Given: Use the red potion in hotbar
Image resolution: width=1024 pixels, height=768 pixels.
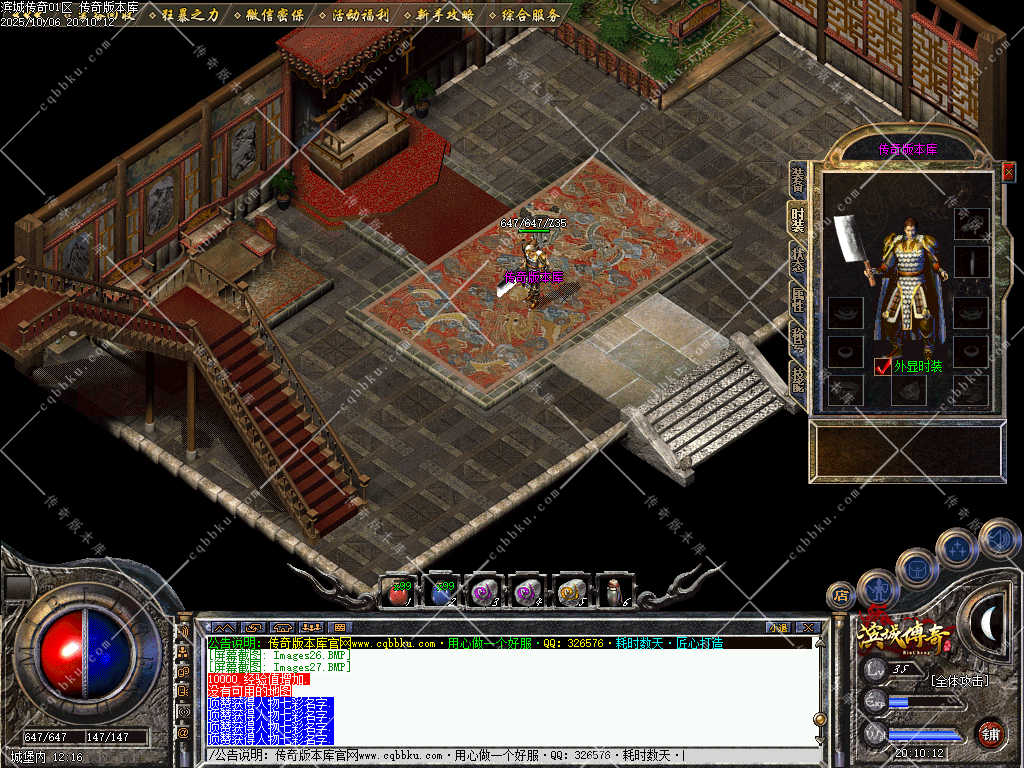Looking at the screenshot, I should [x=399, y=593].
